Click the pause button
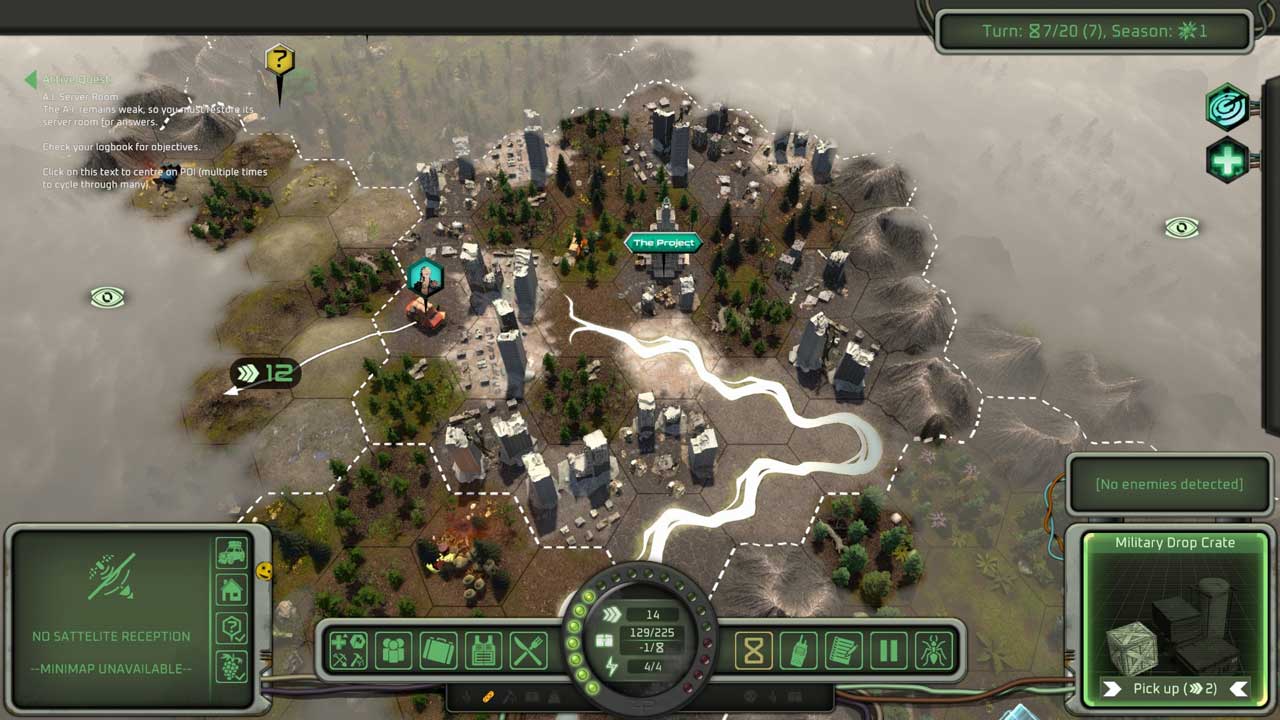 point(888,651)
